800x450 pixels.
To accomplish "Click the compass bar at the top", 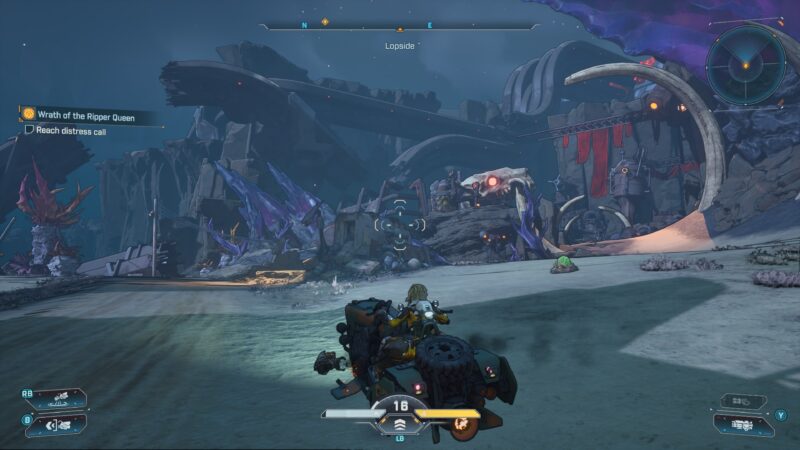I will tap(400, 24).
